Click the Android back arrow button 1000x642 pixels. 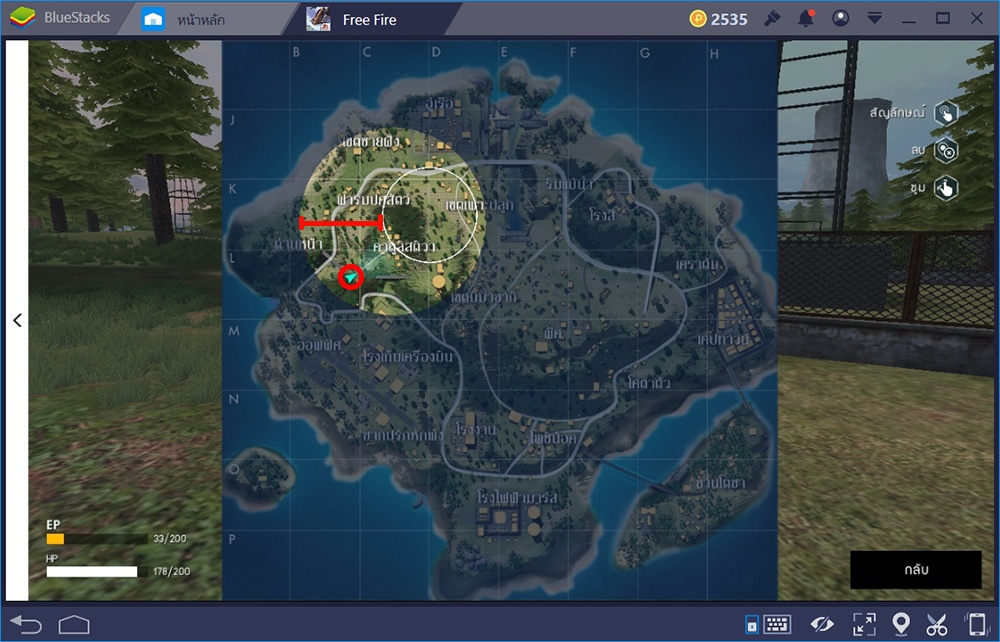[26, 625]
